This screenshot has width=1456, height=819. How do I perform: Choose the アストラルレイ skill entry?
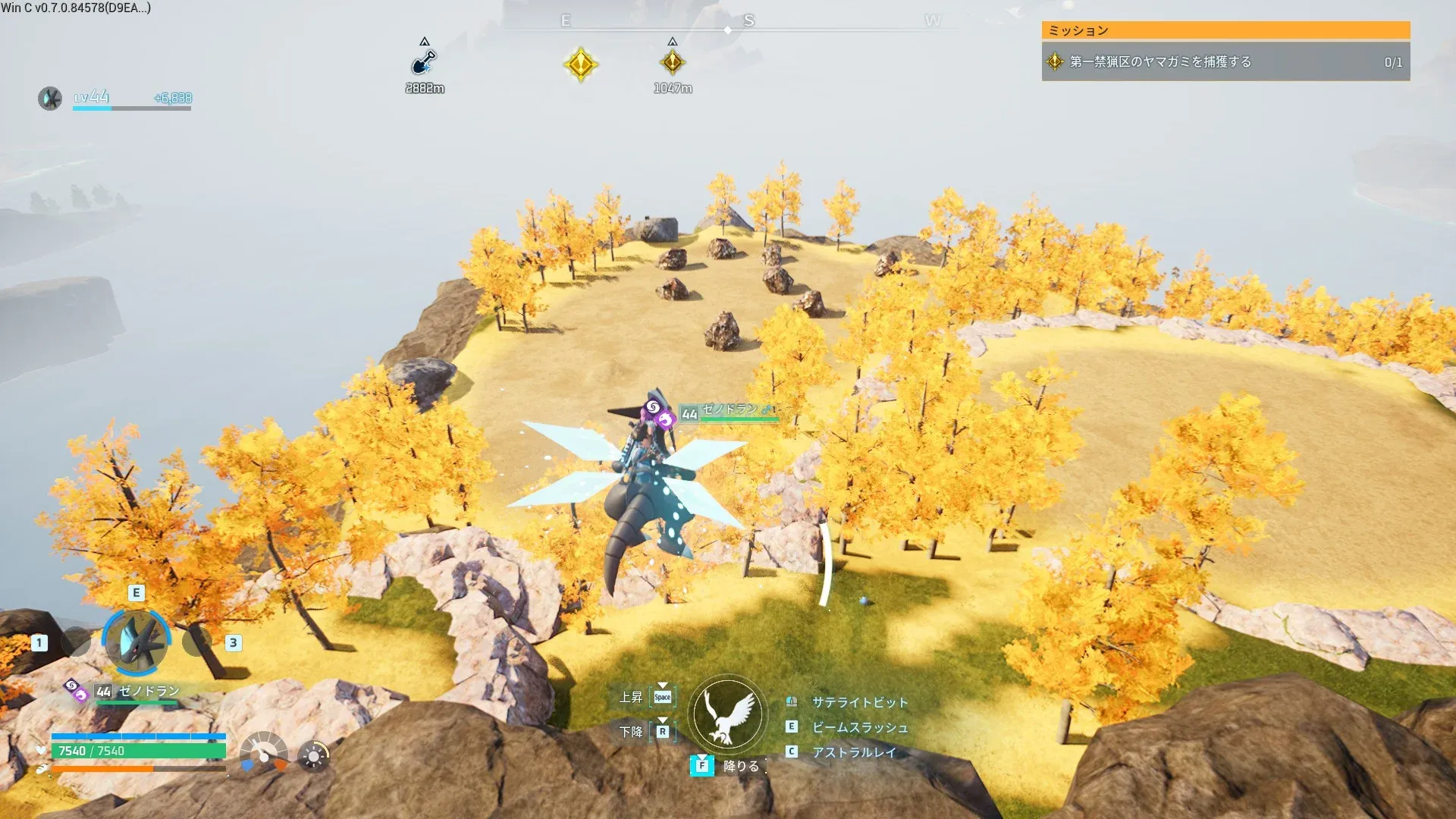coord(853,752)
